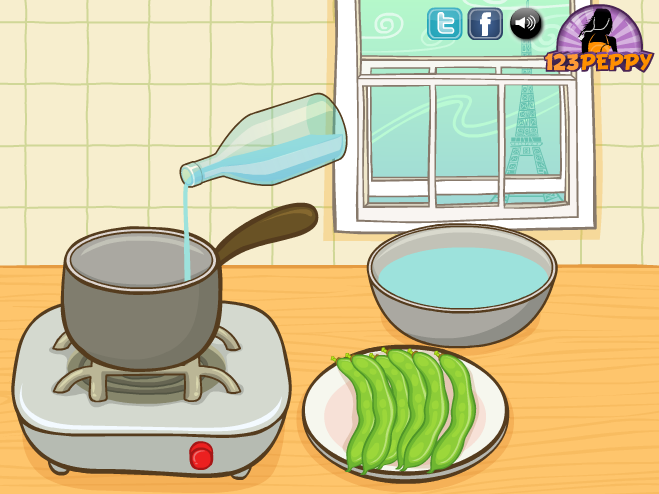This screenshot has height=494, width=659.
Task: Open the Twitter share button
Action: coord(444,23)
